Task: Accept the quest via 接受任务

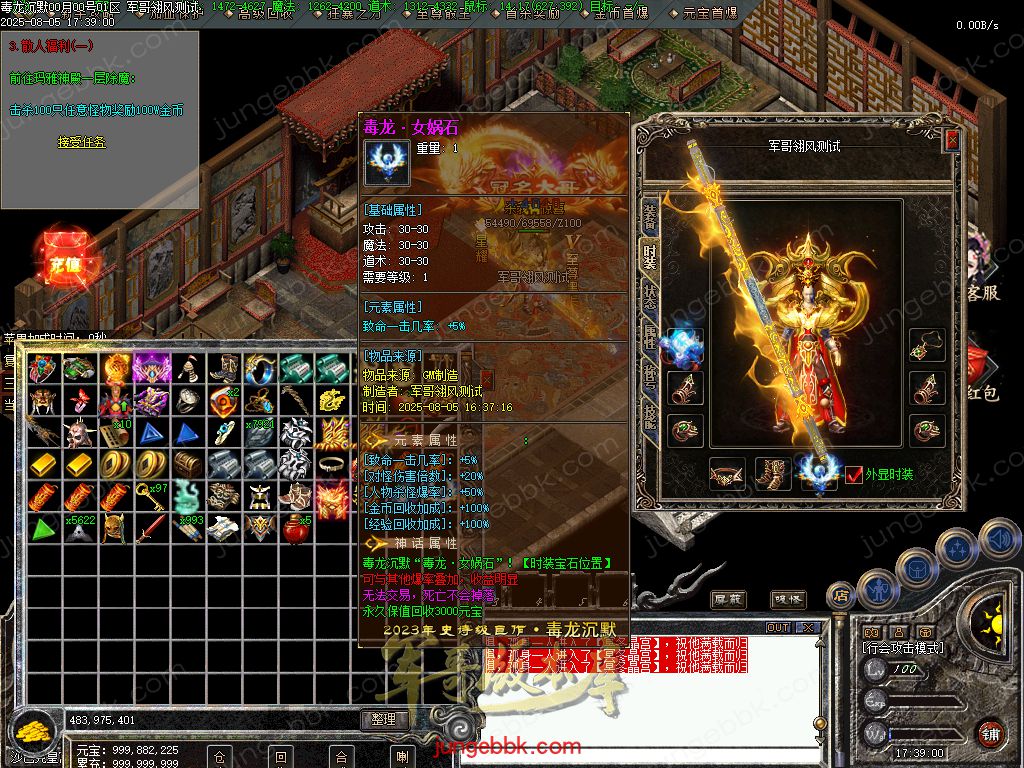Action: click(x=81, y=143)
